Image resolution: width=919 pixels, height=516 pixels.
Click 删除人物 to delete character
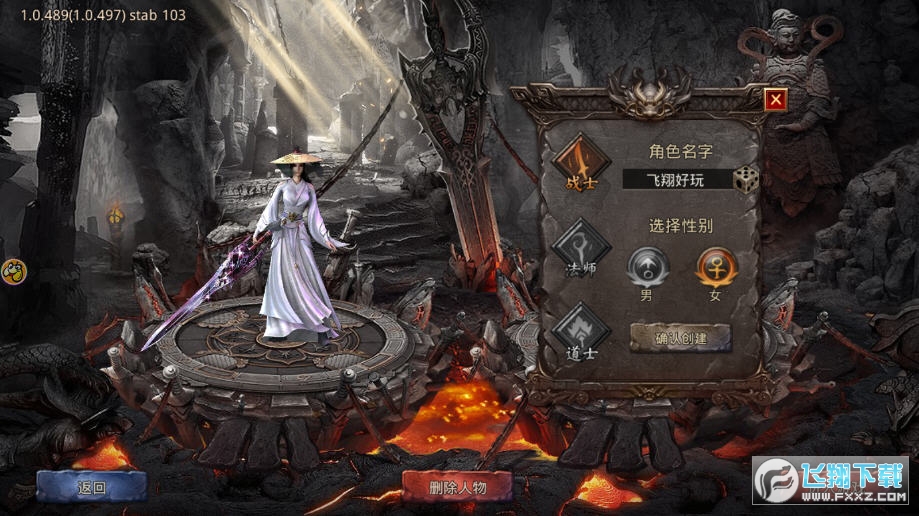(457, 487)
